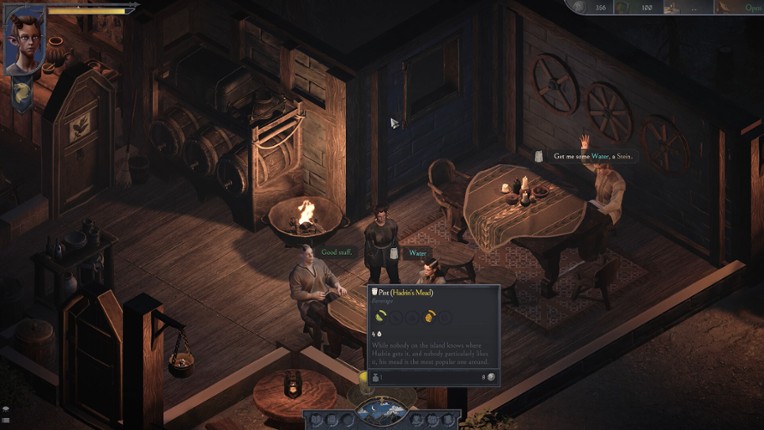Click the customer's "Water" order bubble
The height and width of the screenshot is (430, 764).
pyautogui.click(x=417, y=253)
